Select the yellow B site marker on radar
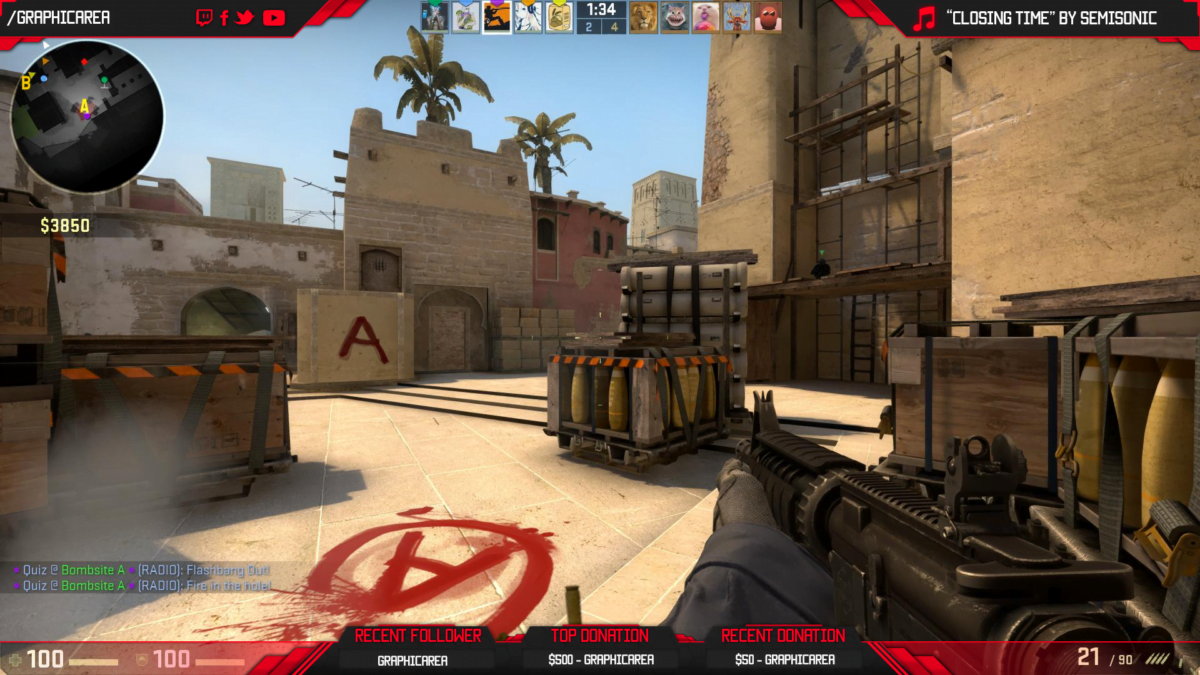The width and height of the screenshot is (1200, 675). pos(26,83)
